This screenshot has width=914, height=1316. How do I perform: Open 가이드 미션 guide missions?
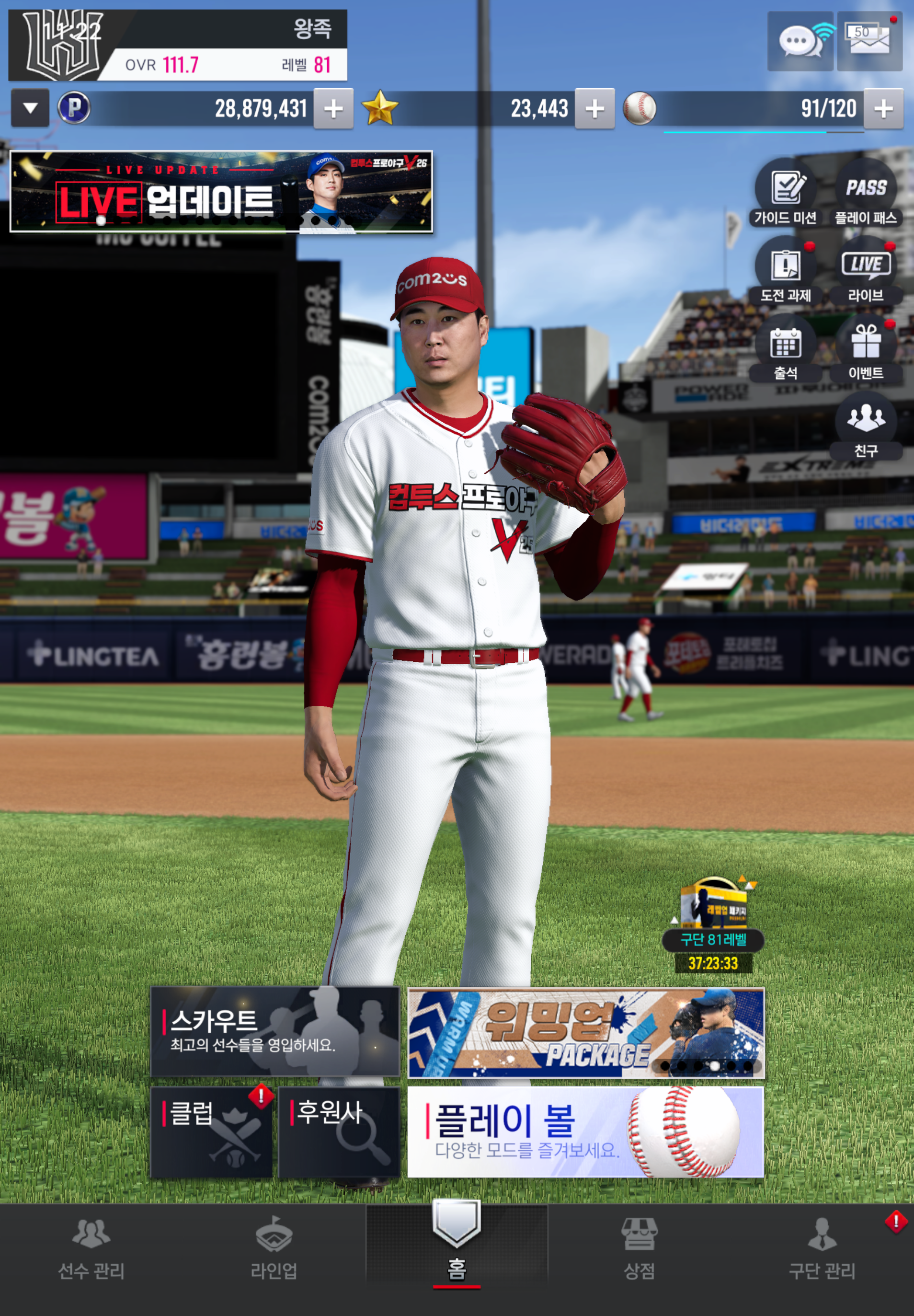pyautogui.click(x=785, y=194)
